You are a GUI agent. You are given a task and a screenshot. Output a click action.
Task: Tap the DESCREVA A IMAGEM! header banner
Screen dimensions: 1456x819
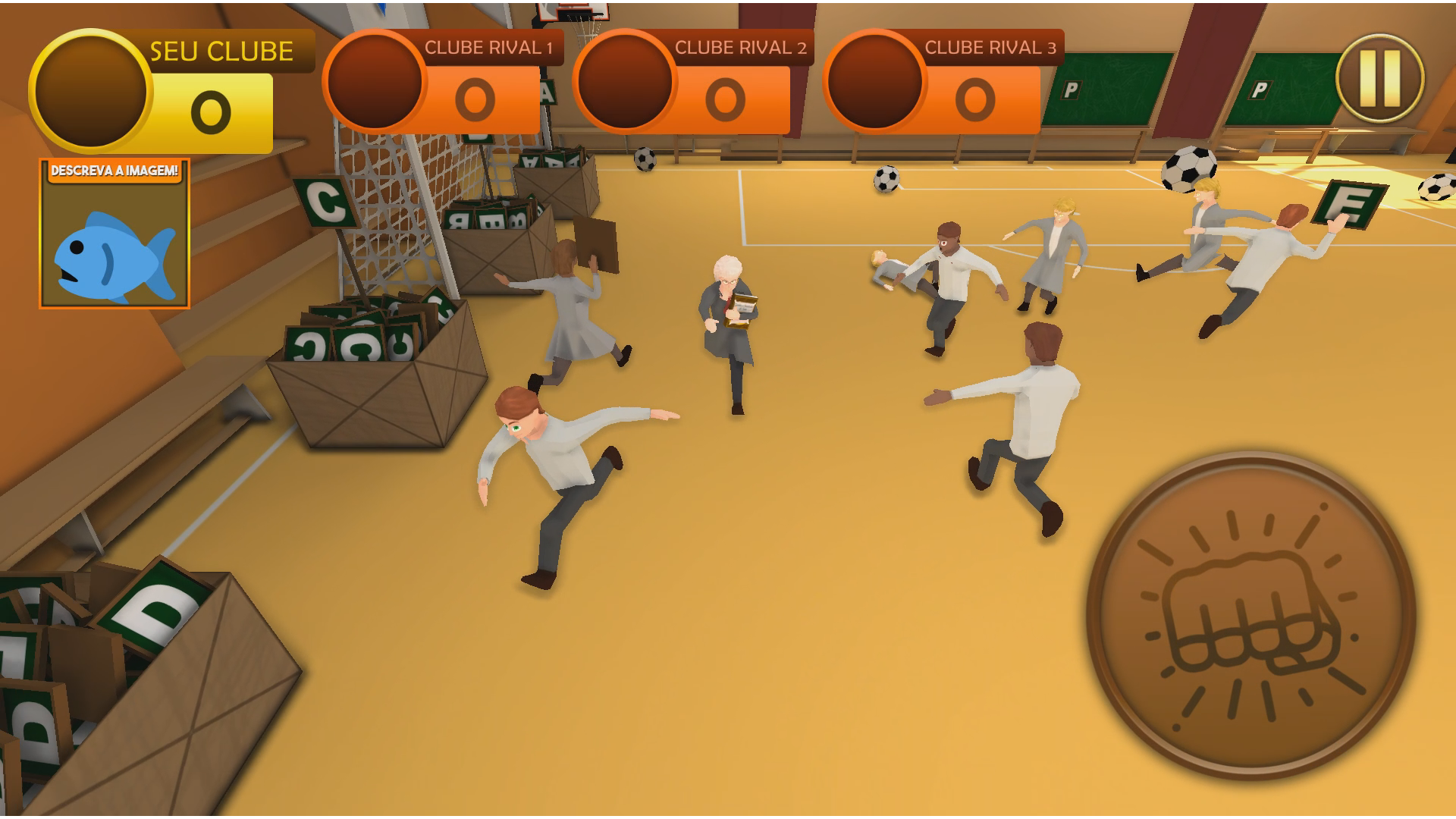pos(115,170)
